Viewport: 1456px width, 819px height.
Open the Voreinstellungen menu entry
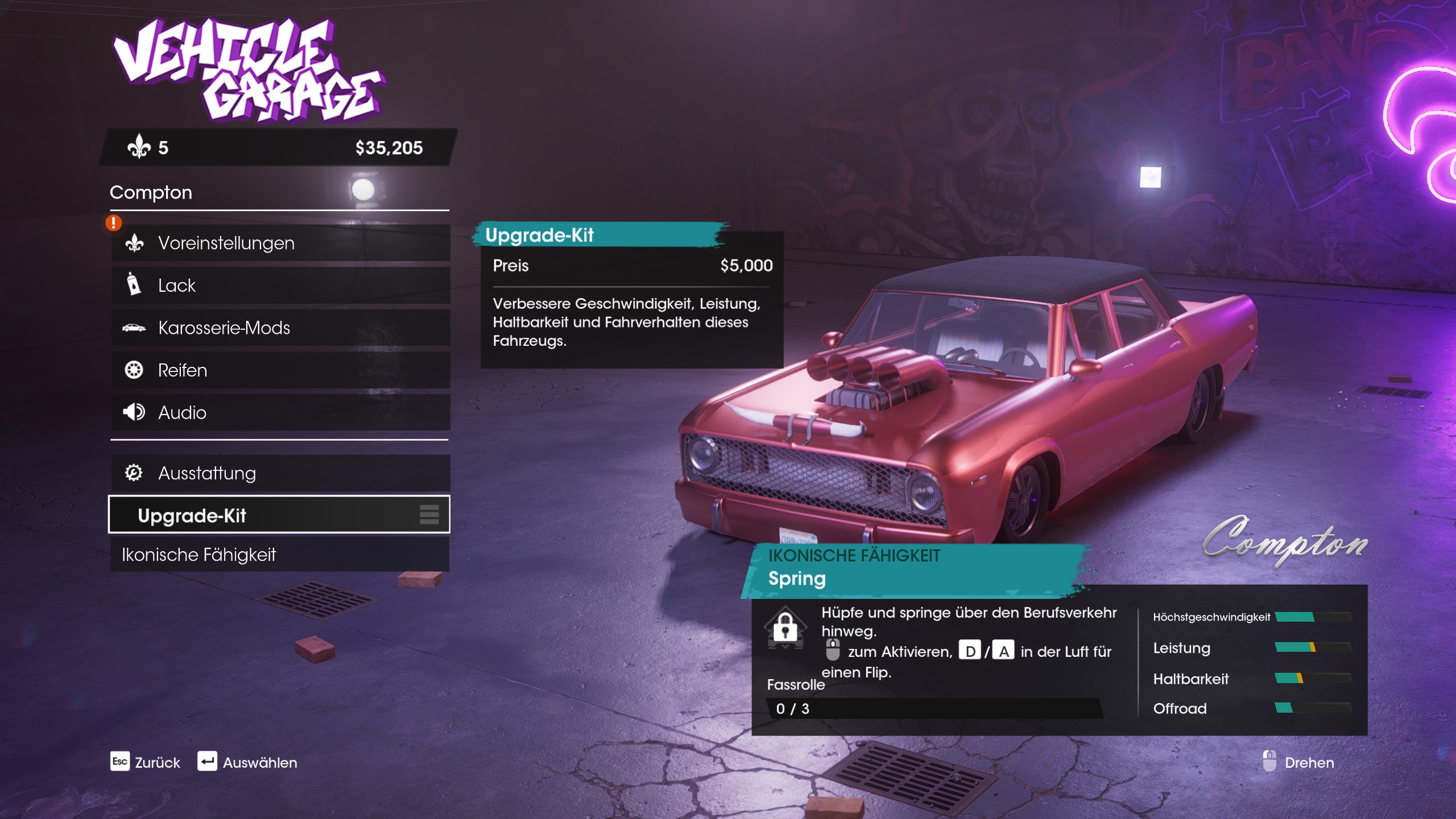(x=280, y=243)
